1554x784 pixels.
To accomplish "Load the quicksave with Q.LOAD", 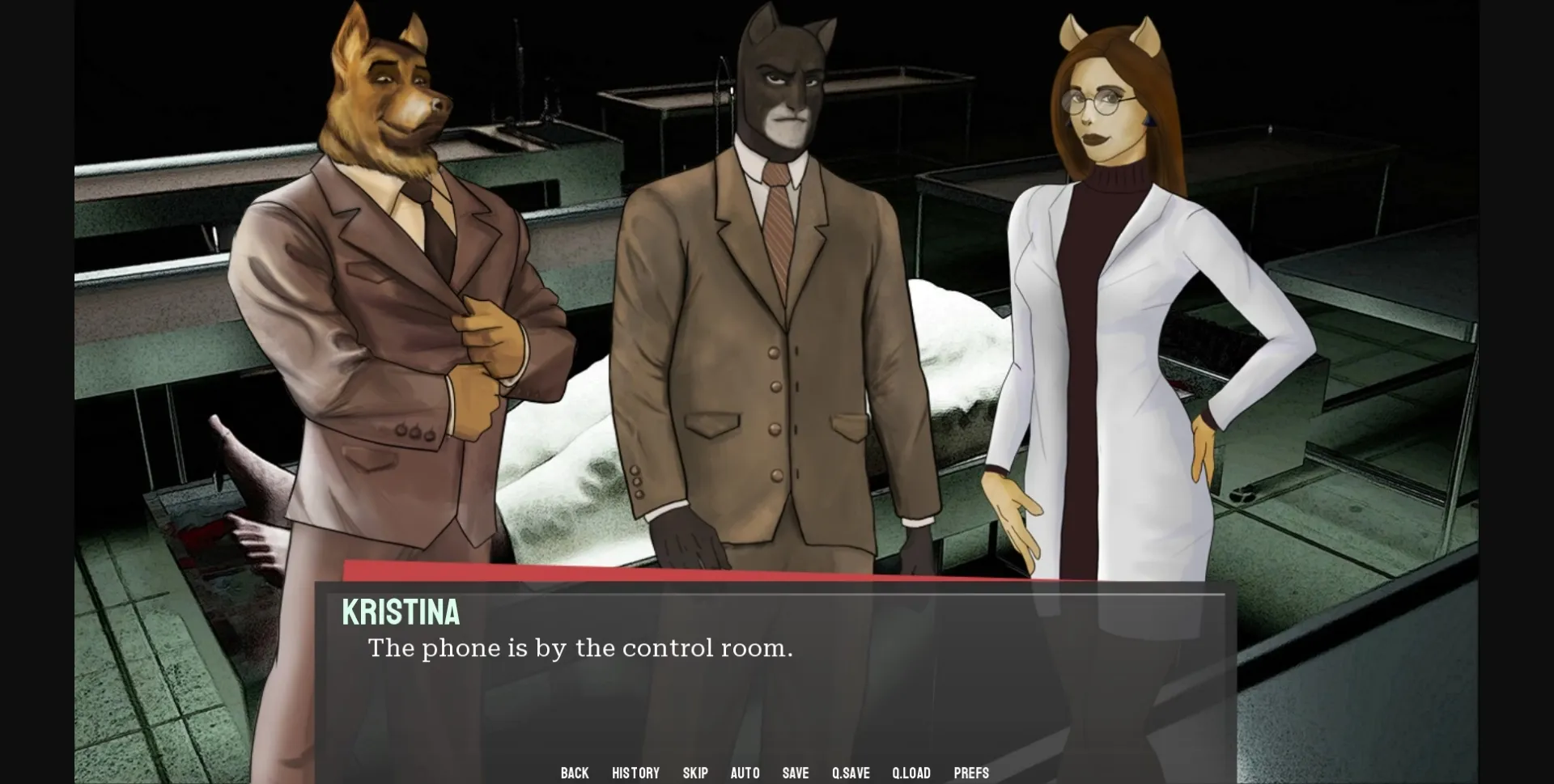I will click(911, 773).
